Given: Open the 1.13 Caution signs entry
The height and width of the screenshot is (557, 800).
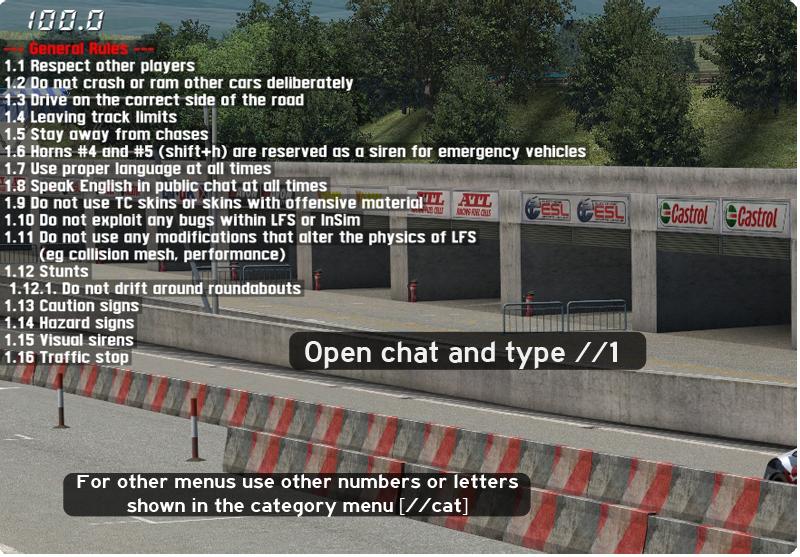Looking at the screenshot, I should click(x=71, y=306).
